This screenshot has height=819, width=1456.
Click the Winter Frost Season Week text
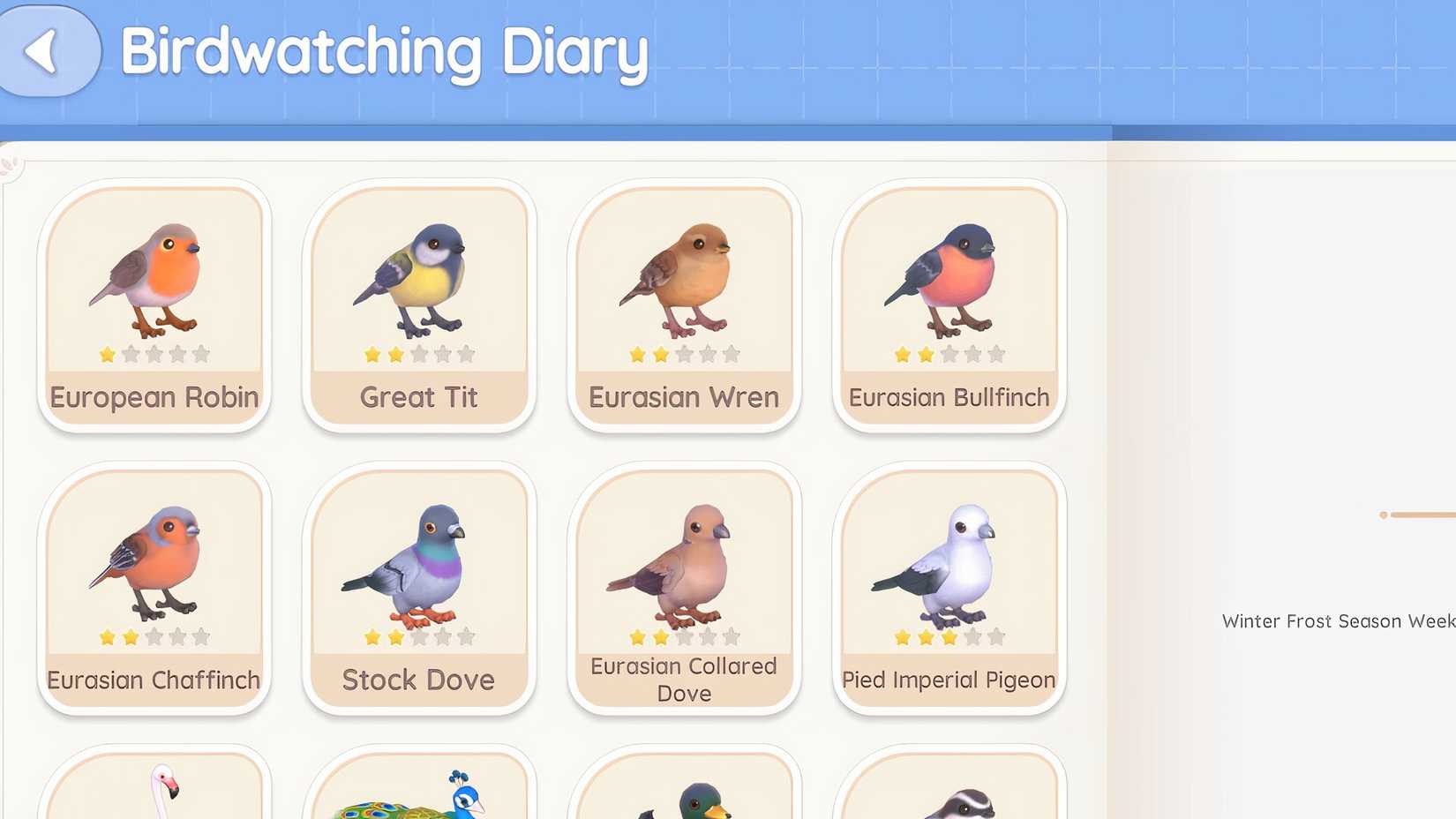point(1334,620)
